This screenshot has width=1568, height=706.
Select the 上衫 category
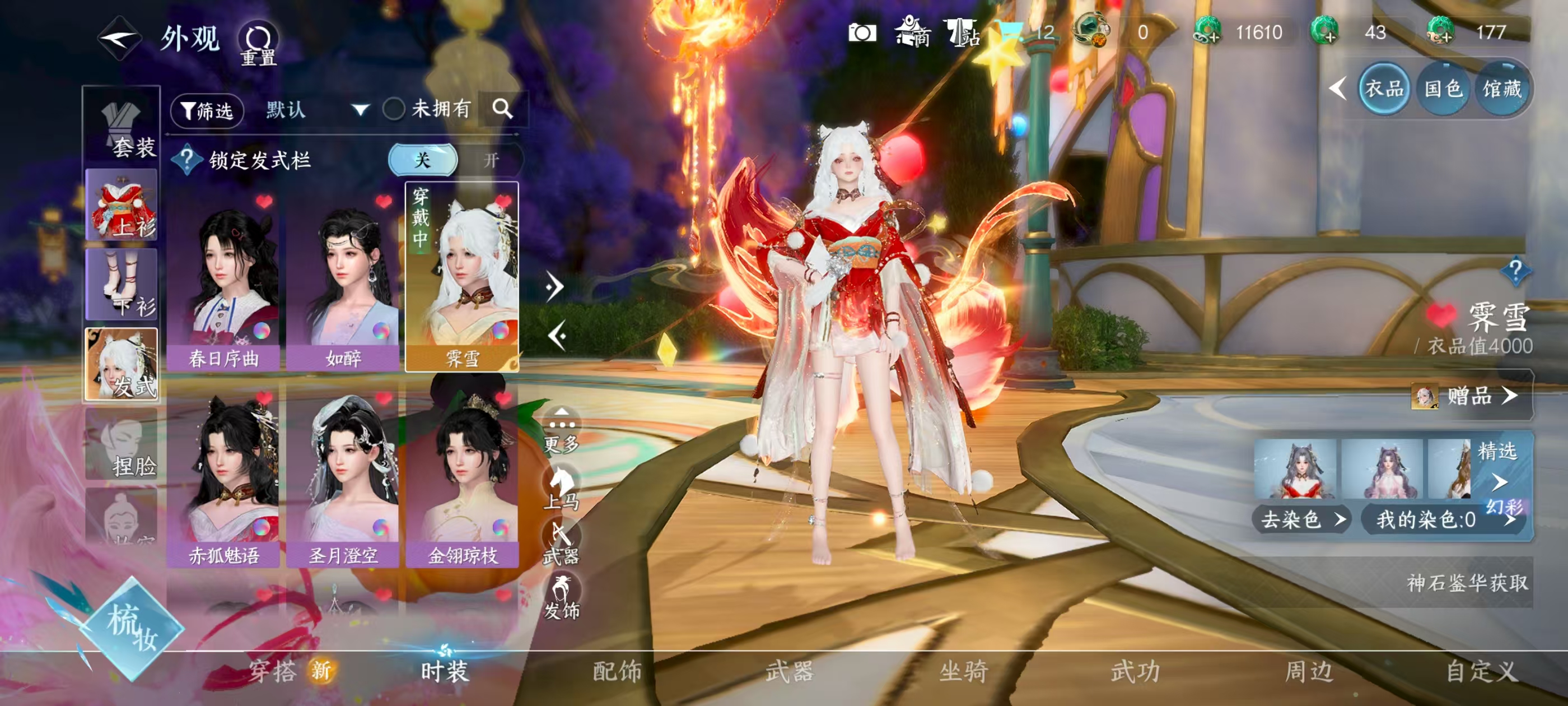[x=122, y=205]
